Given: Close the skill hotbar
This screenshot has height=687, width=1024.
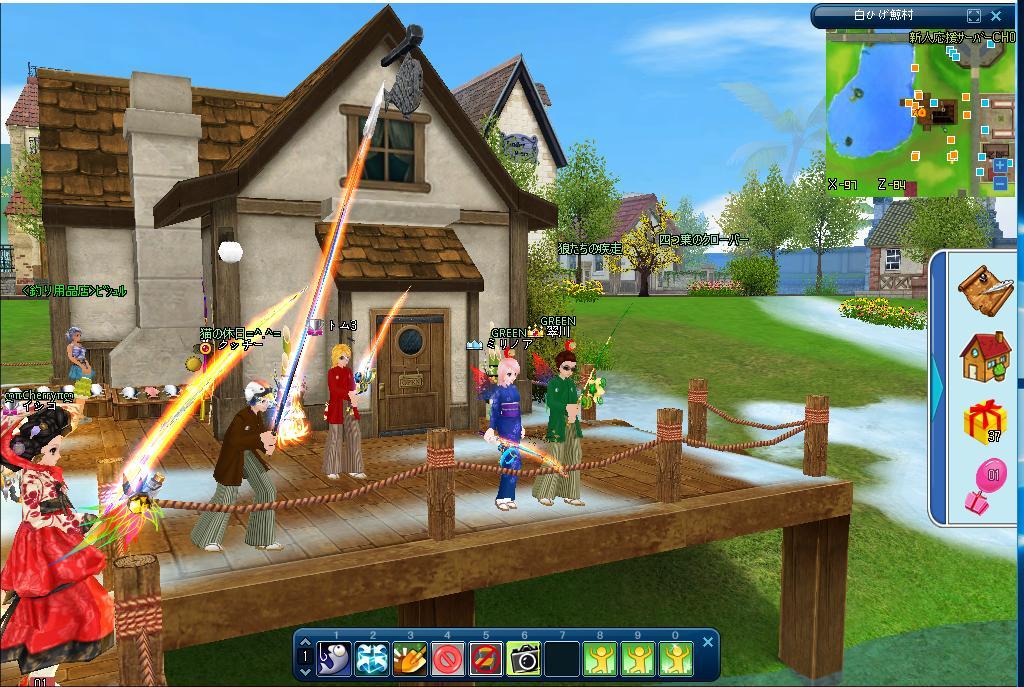Looking at the screenshot, I should 708,642.
